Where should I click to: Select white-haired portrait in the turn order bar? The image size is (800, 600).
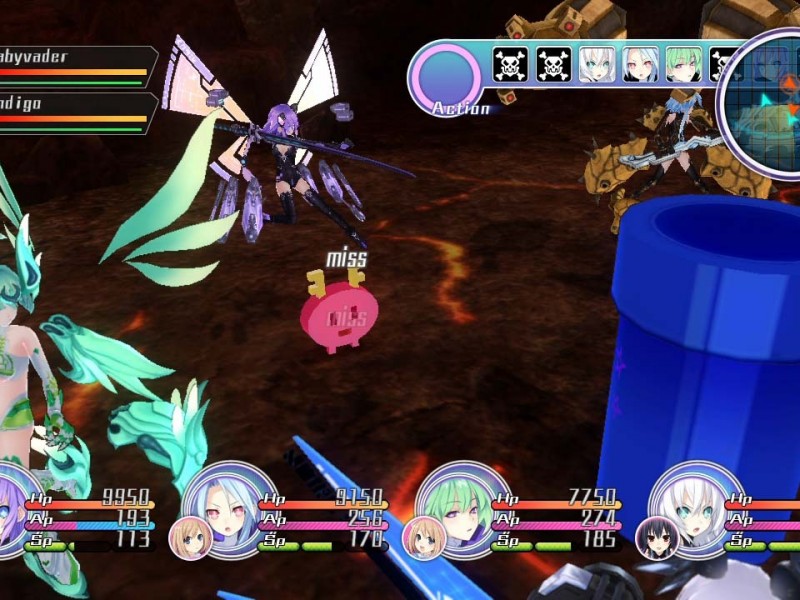click(595, 65)
